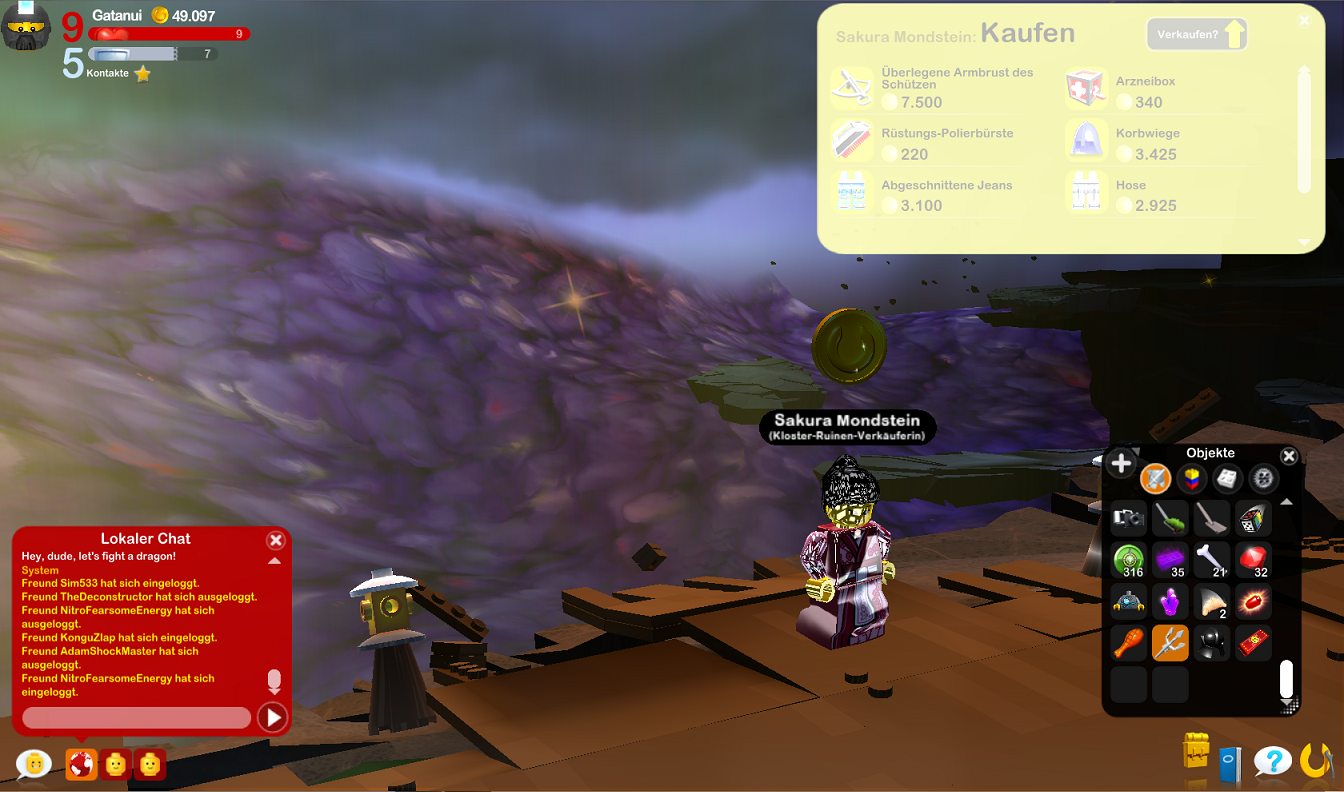Select the shovel item in the inventory
This screenshot has height=792, width=1344.
[x=1212, y=518]
